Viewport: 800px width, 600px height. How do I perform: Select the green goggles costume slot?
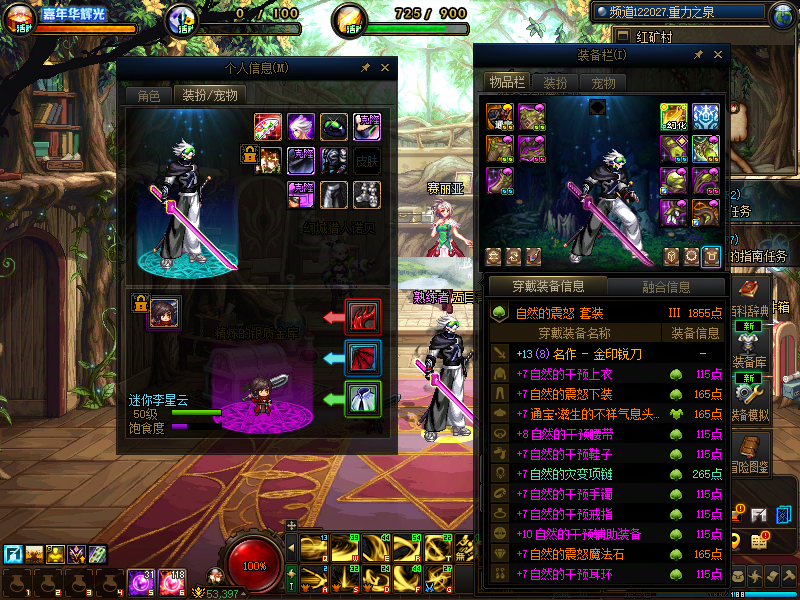click(x=334, y=127)
